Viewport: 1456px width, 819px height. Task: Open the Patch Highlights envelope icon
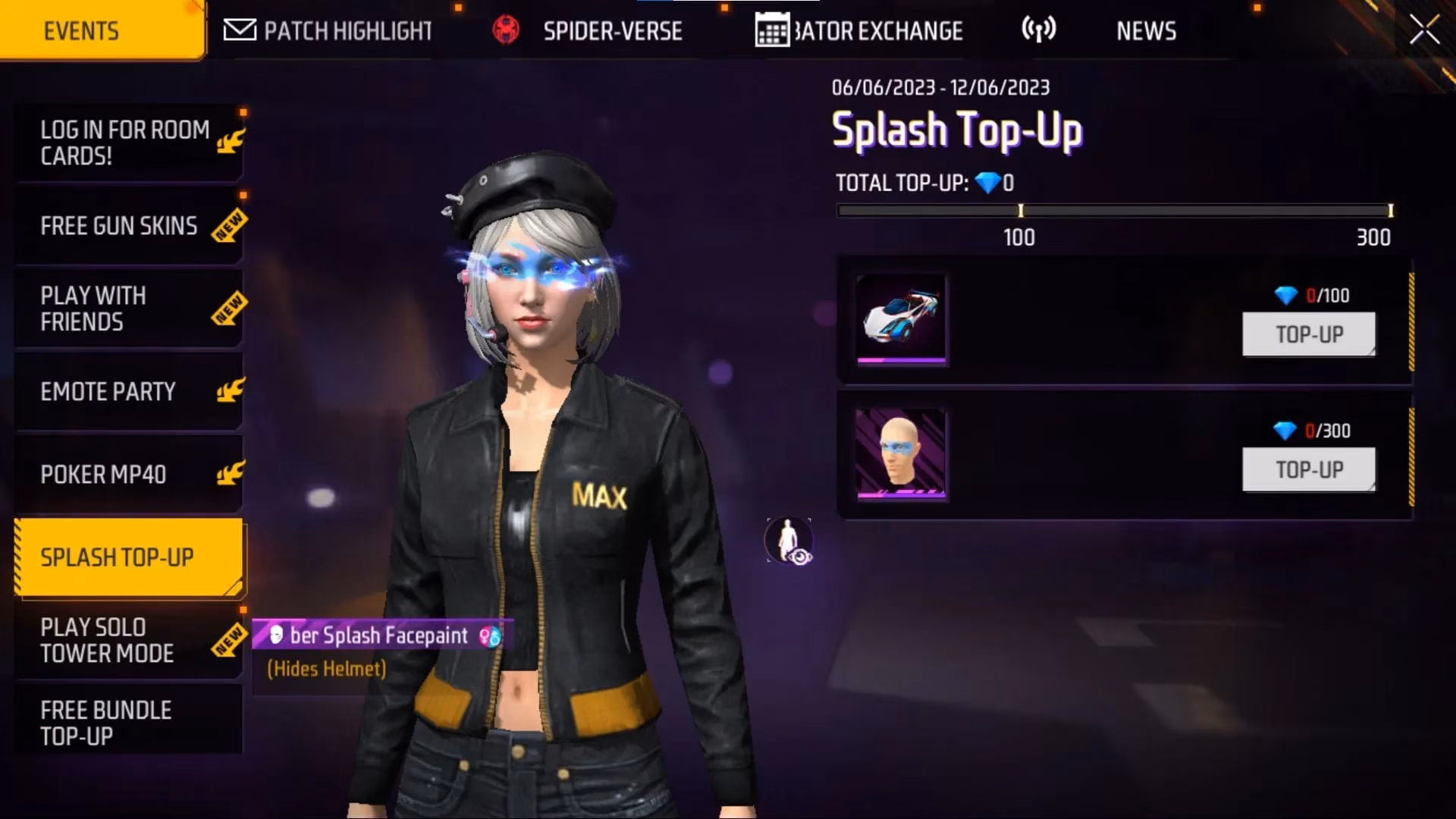[239, 30]
